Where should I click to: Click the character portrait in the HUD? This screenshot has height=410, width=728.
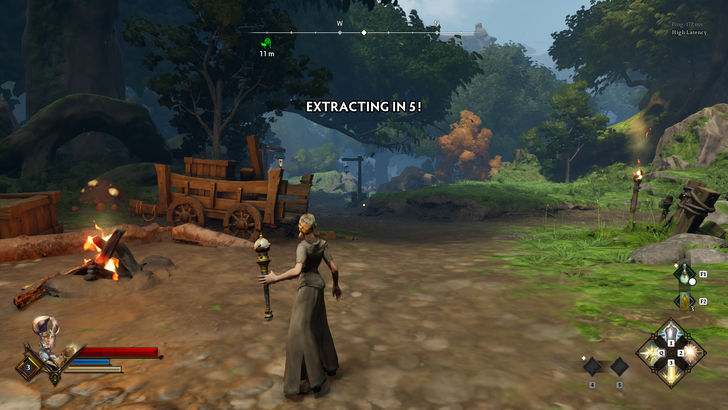tap(46, 331)
